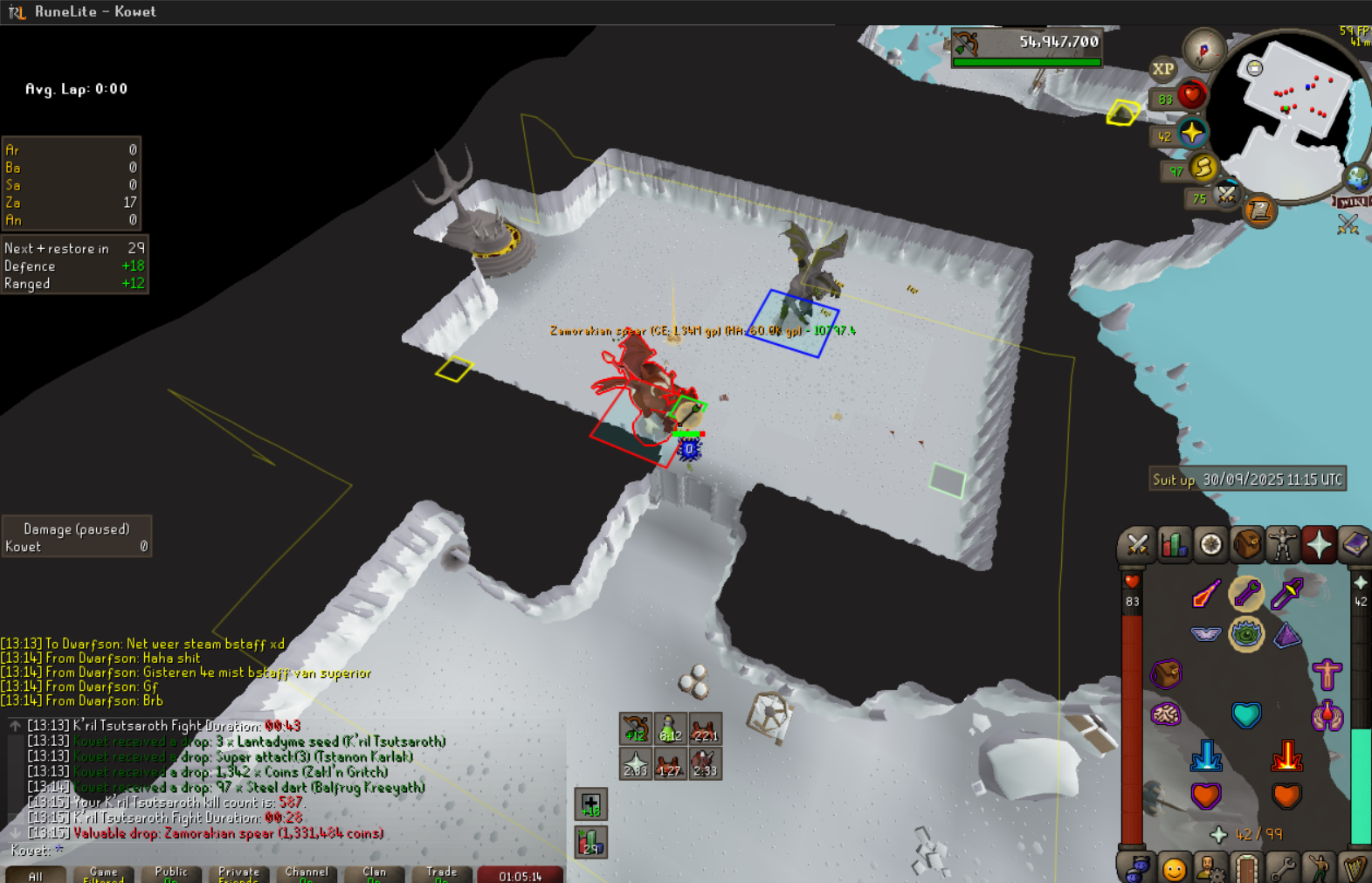Open the Spellbook tab
Viewport: 1372px width, 883px height.
(x=1355, y=545)
